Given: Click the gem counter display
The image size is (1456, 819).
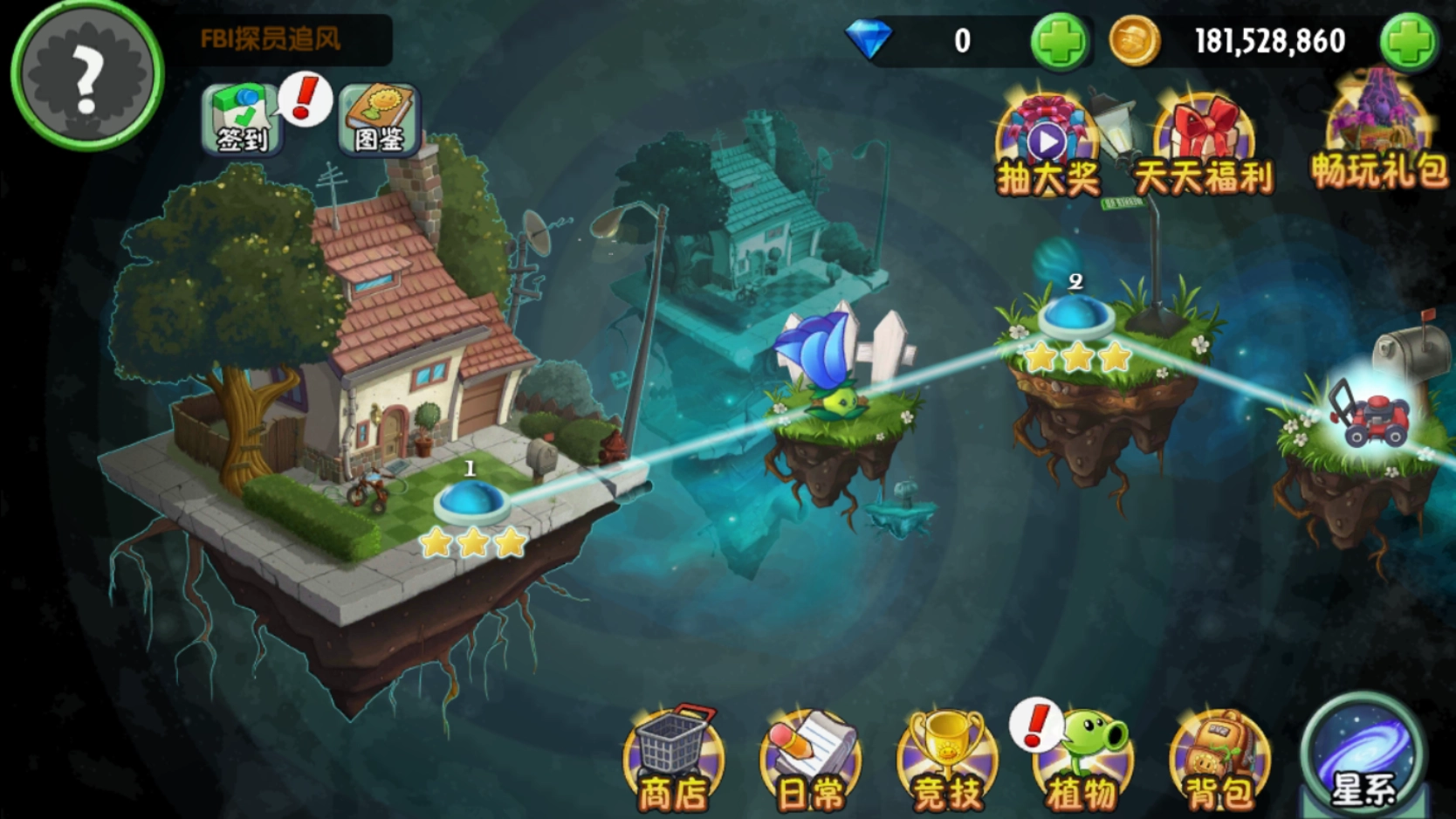Looking at the screenshot, I should (960, 40).
